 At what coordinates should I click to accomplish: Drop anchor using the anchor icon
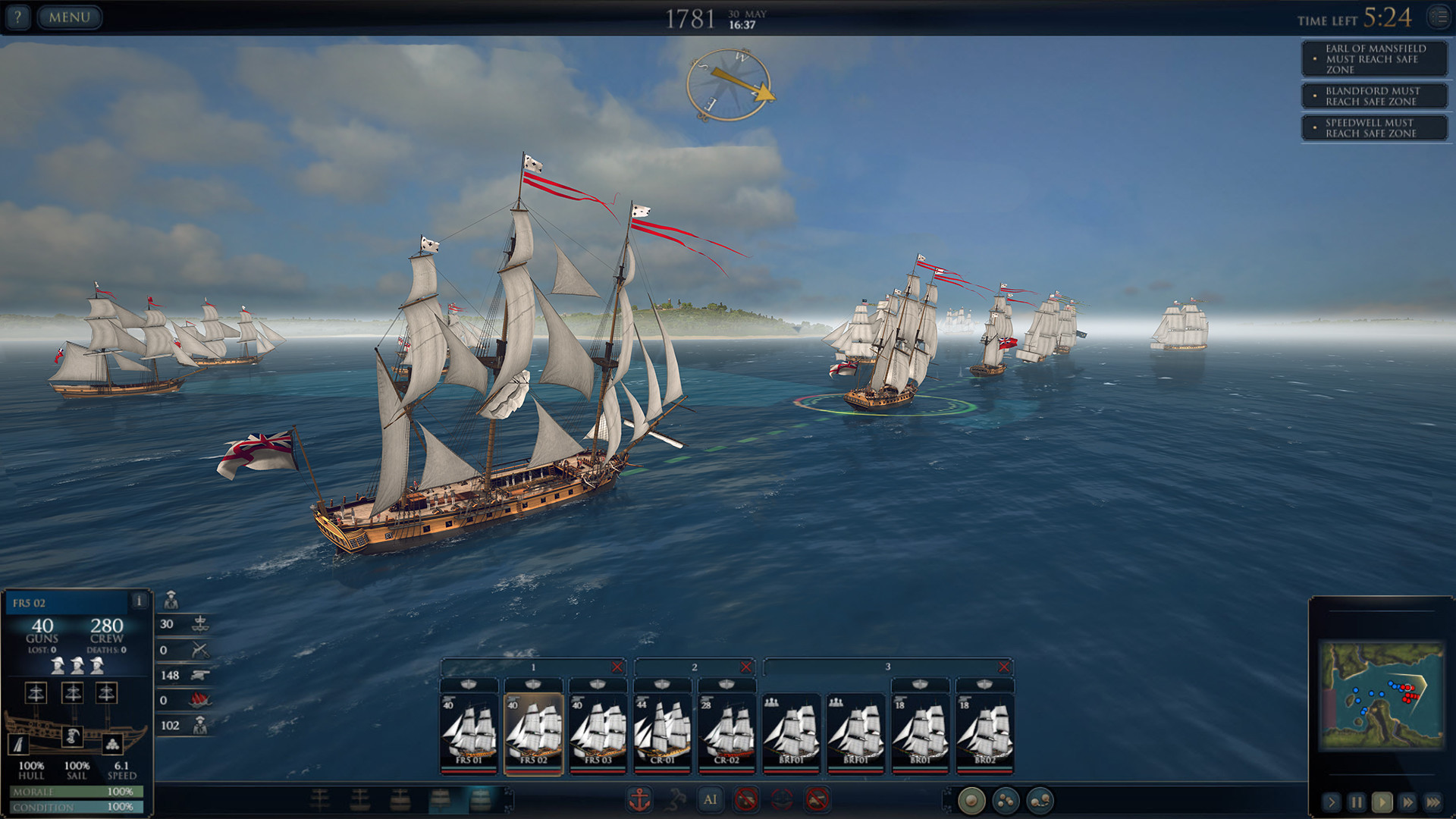coord(639,799)
